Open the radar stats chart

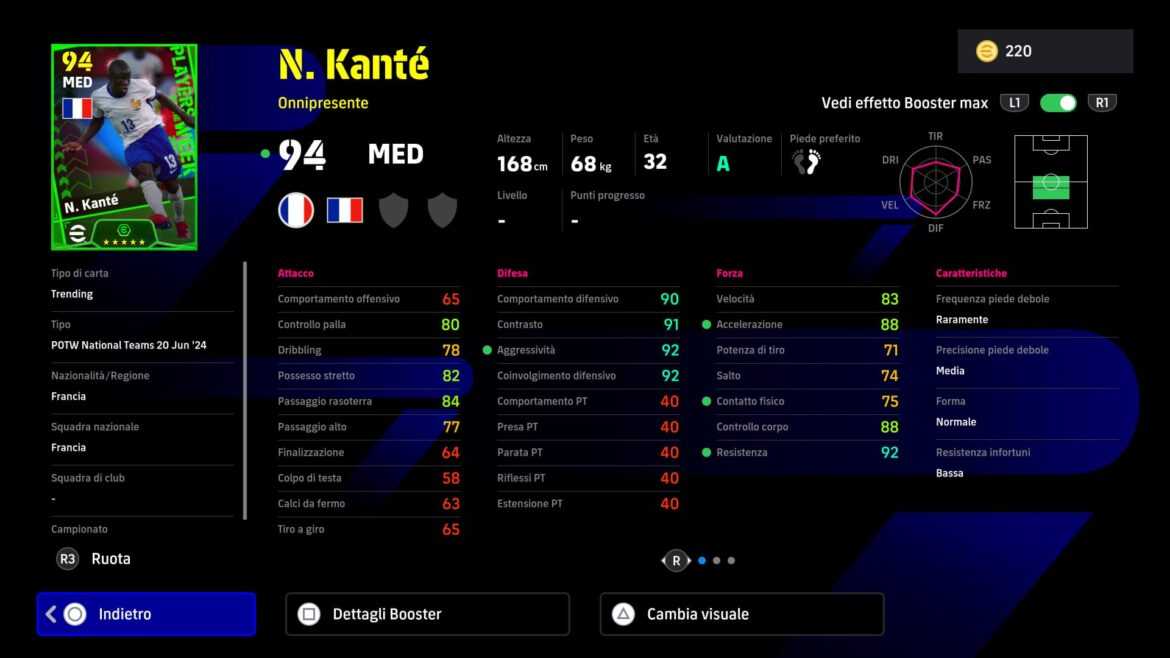click(935, 181)
